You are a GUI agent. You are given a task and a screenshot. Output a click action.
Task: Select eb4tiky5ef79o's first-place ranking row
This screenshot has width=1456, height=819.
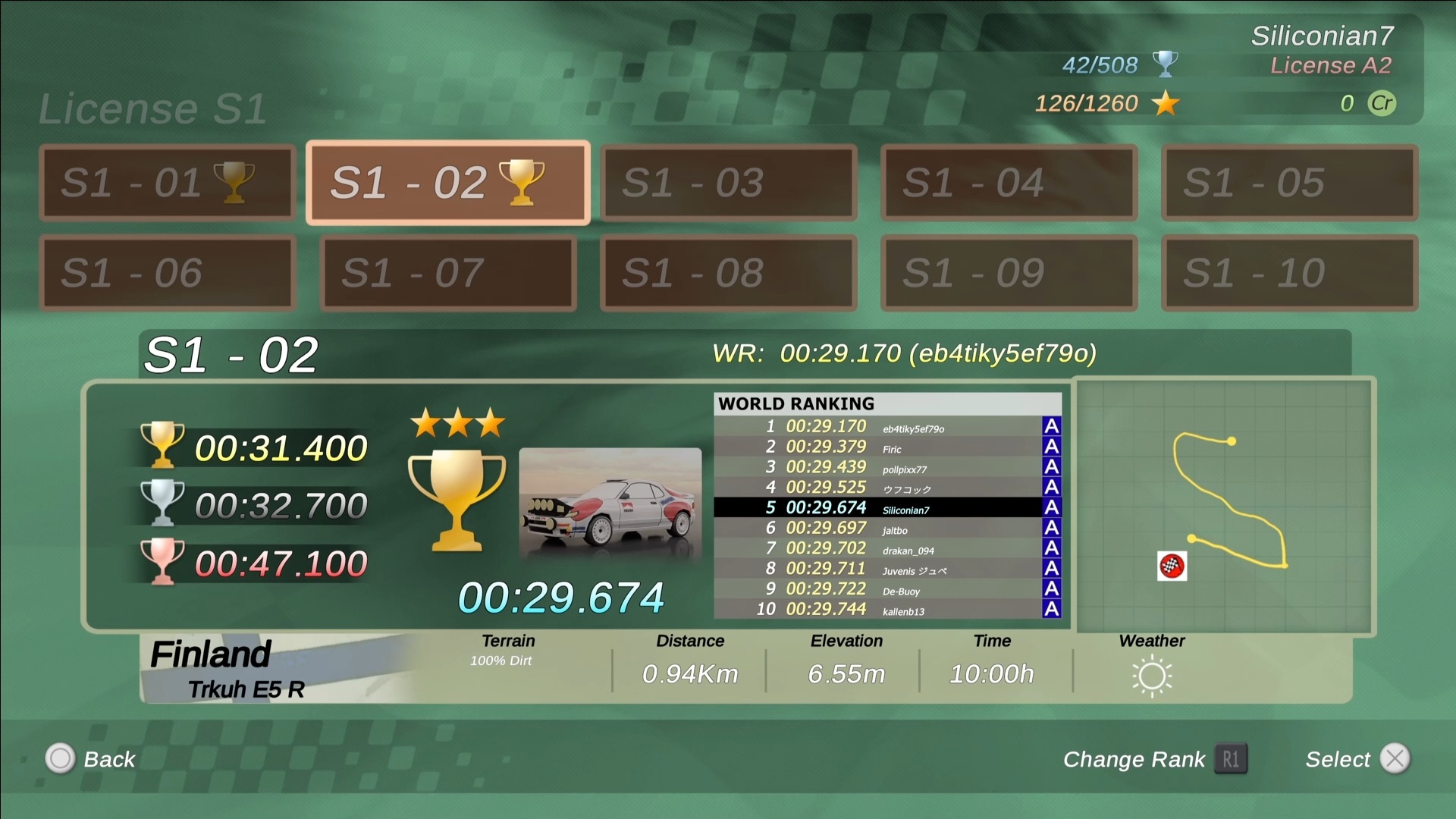887,427
